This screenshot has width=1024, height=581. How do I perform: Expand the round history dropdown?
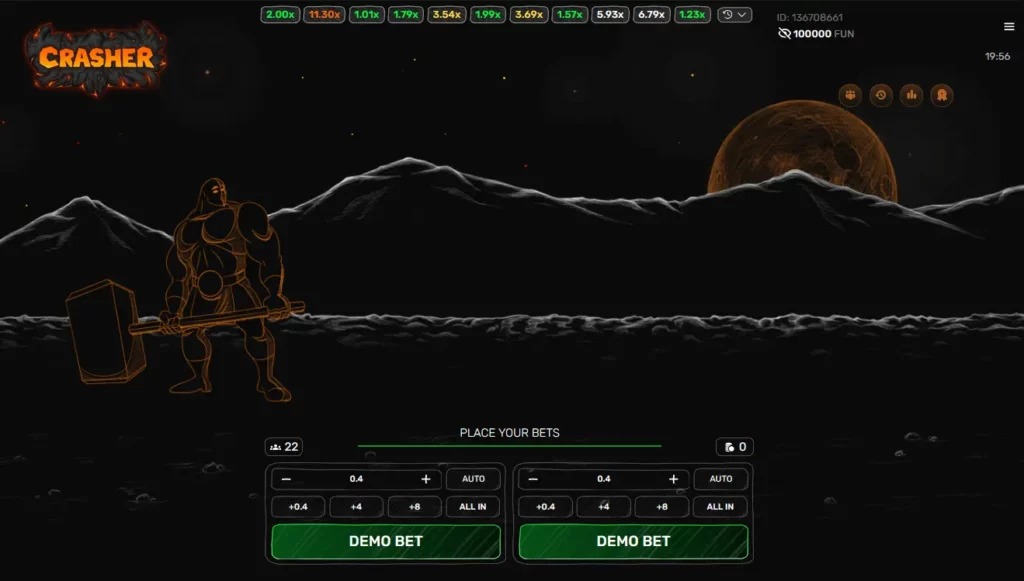coord(735,15)
